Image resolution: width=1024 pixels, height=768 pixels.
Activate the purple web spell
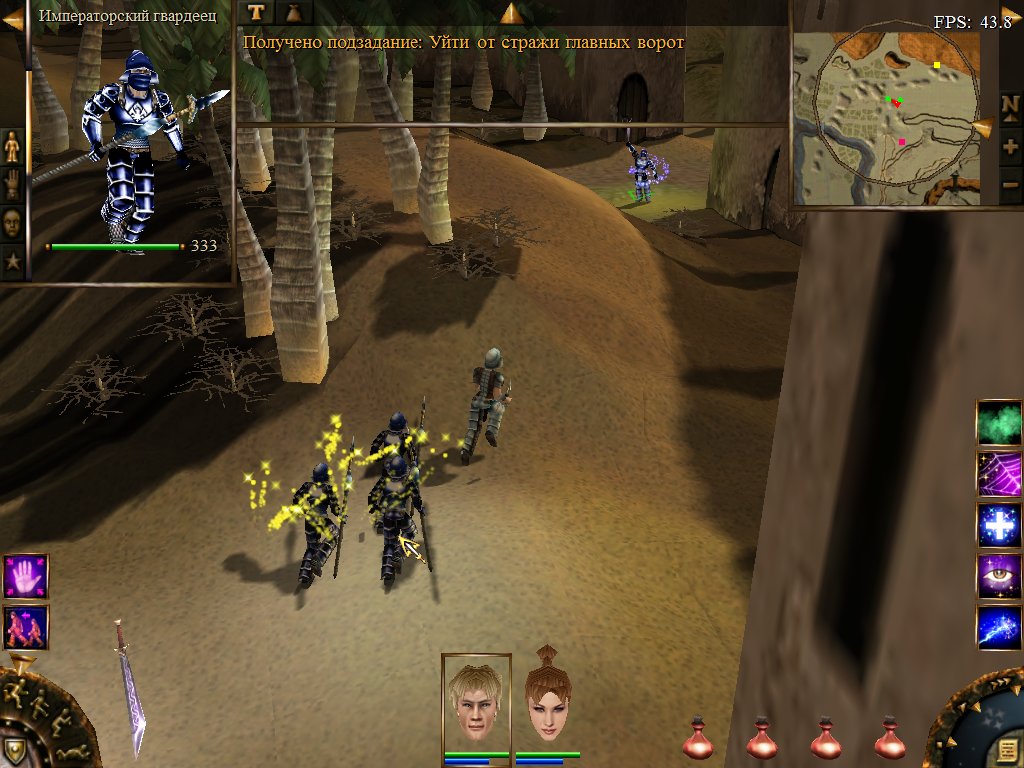tap(998, 473)
